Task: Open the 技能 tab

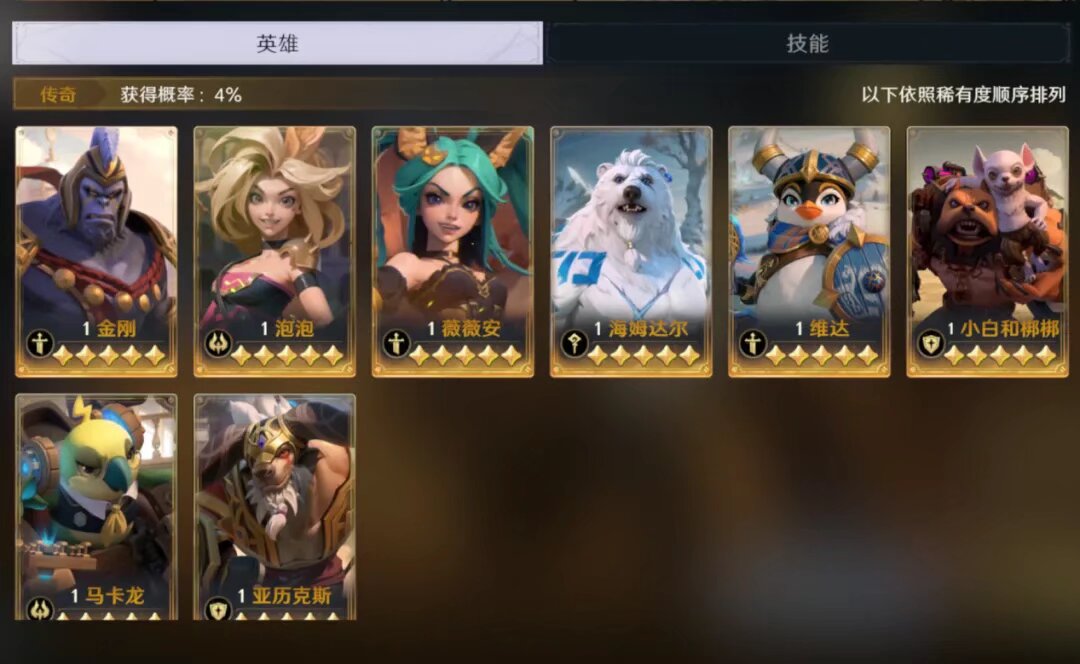Action: coord(807,44)
